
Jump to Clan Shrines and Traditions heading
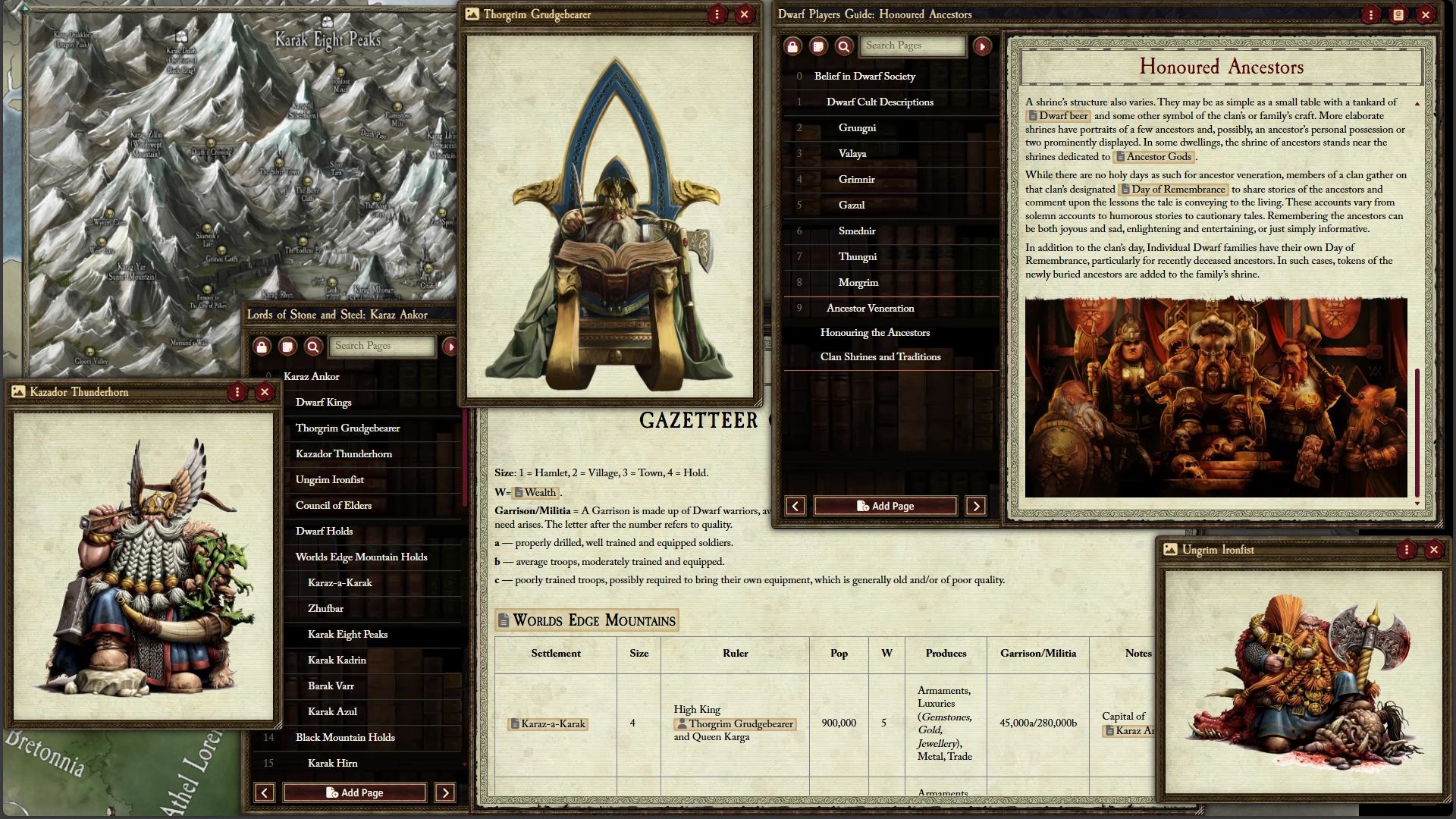tap(880, 356)
